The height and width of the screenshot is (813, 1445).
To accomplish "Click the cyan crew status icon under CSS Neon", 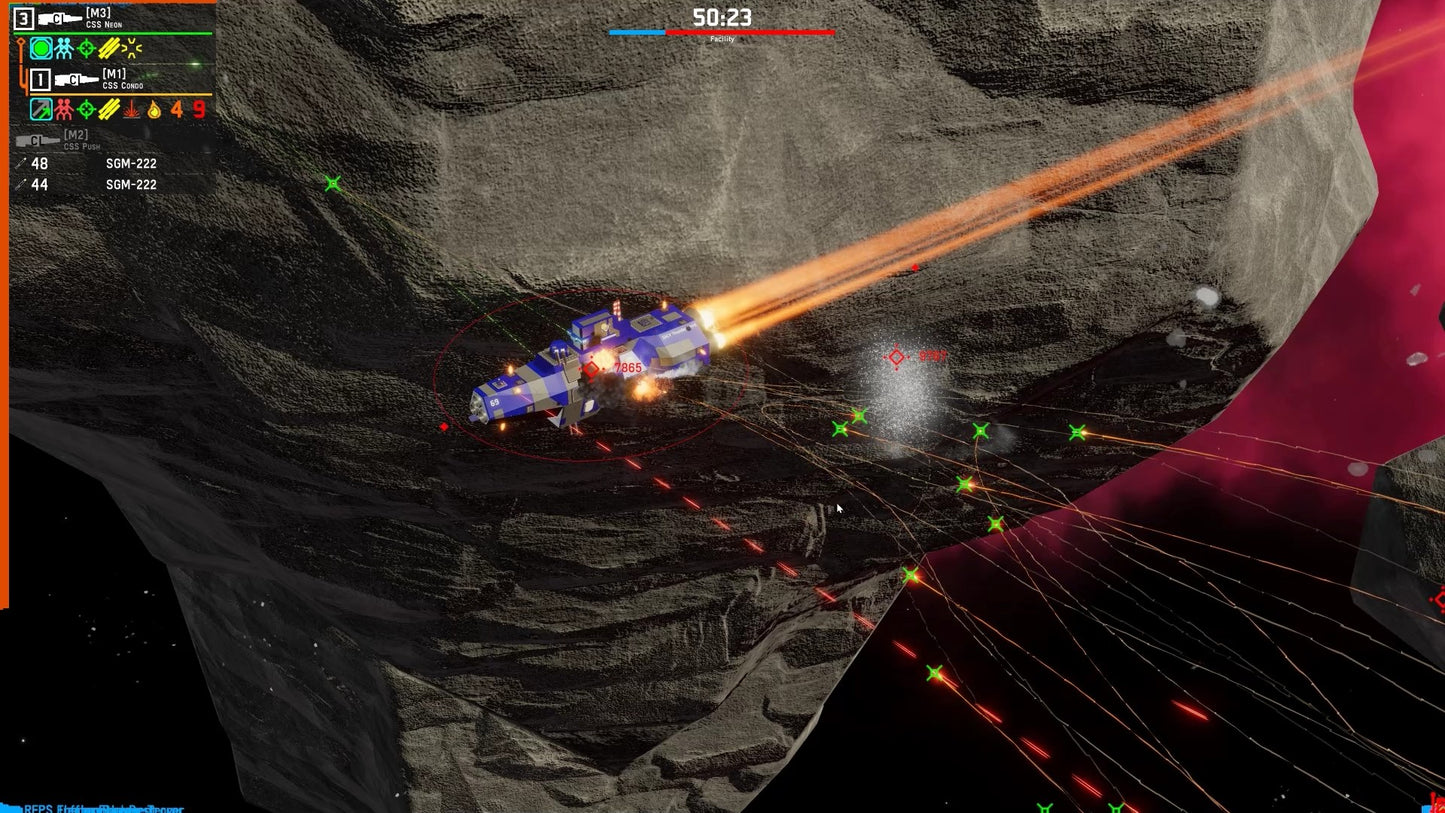I will tap(63, 47).
